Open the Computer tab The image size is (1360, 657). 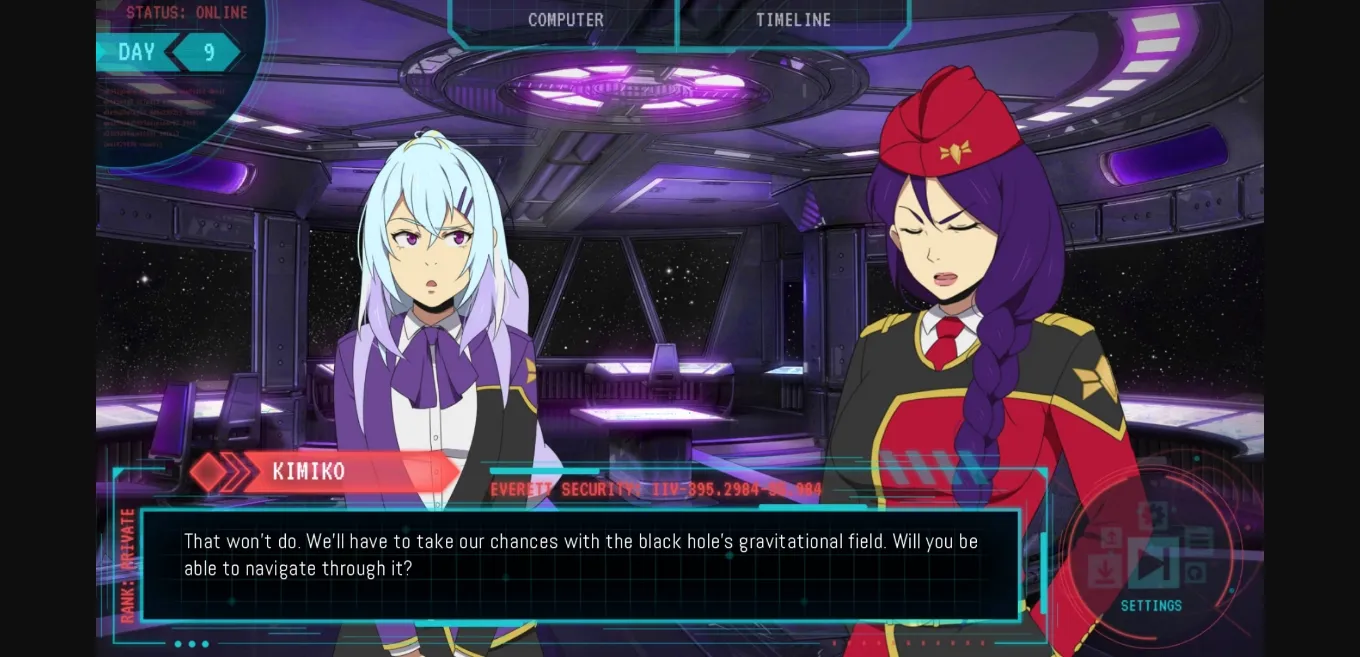coord(565,20)
